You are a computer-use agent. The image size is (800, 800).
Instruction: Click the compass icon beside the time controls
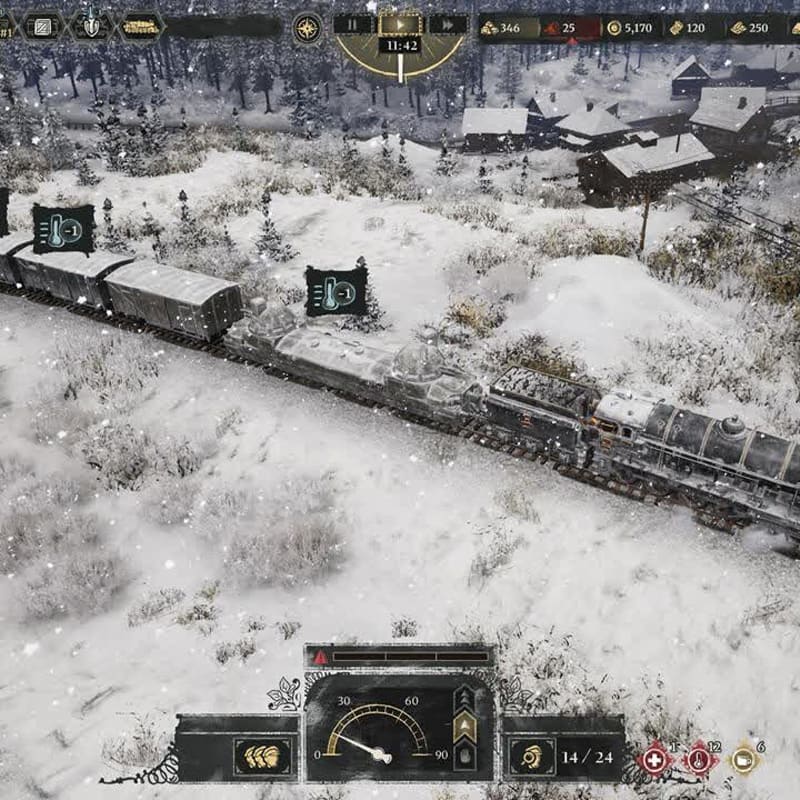(x=307, y=27)
